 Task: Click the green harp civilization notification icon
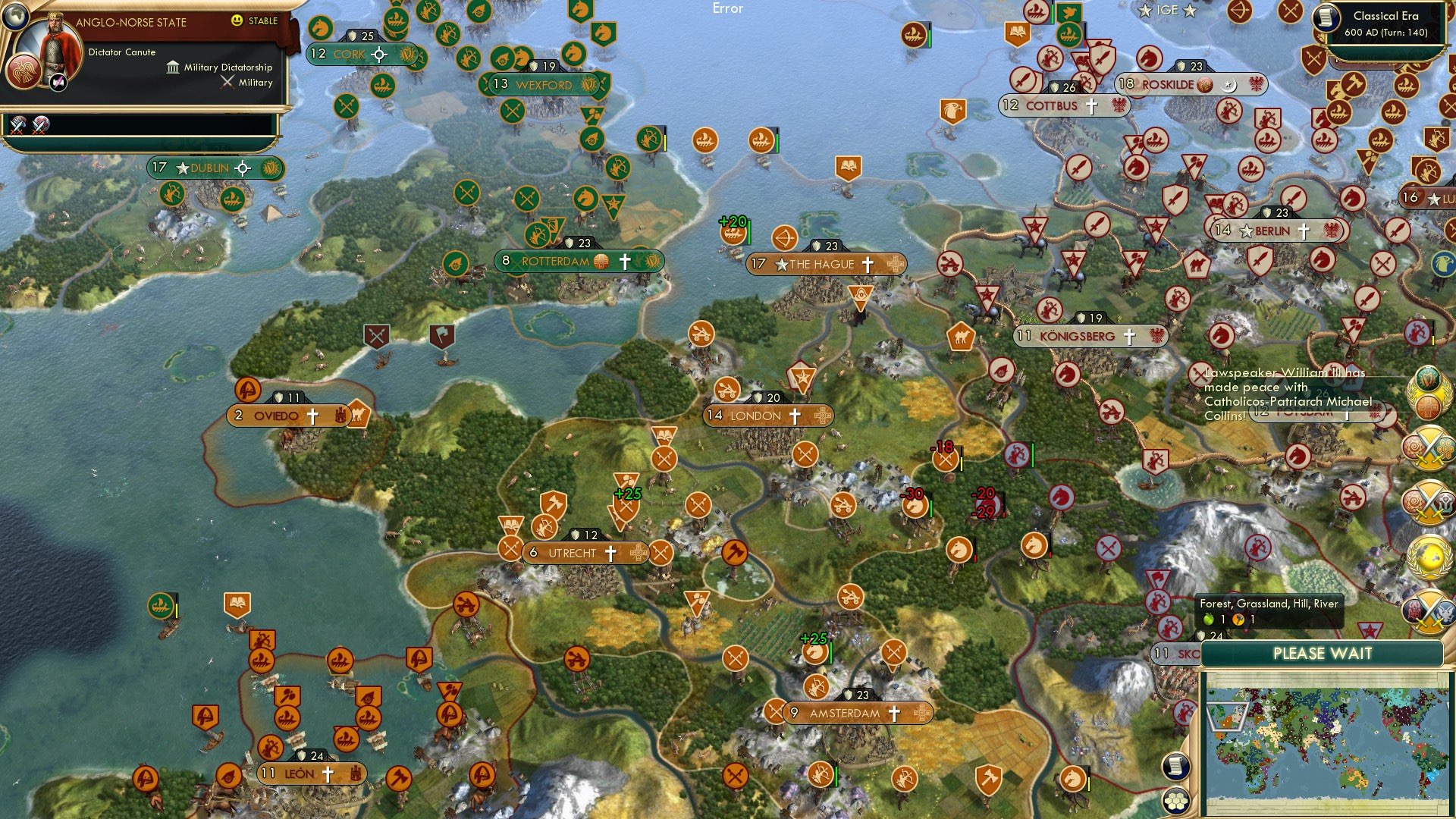[x=1427, y=378]
